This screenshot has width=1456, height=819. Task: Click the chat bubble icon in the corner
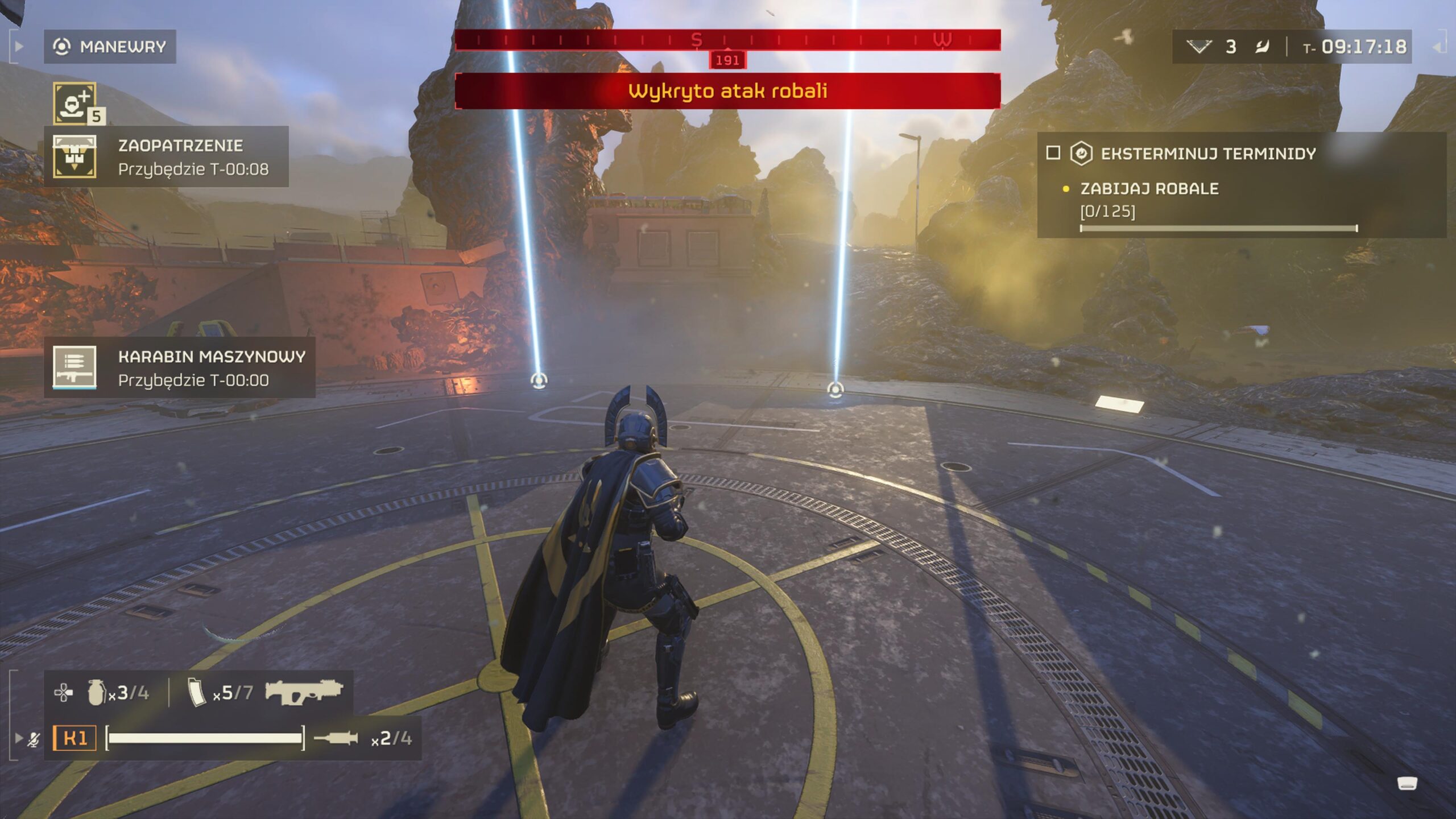(x=1407, y=784)
